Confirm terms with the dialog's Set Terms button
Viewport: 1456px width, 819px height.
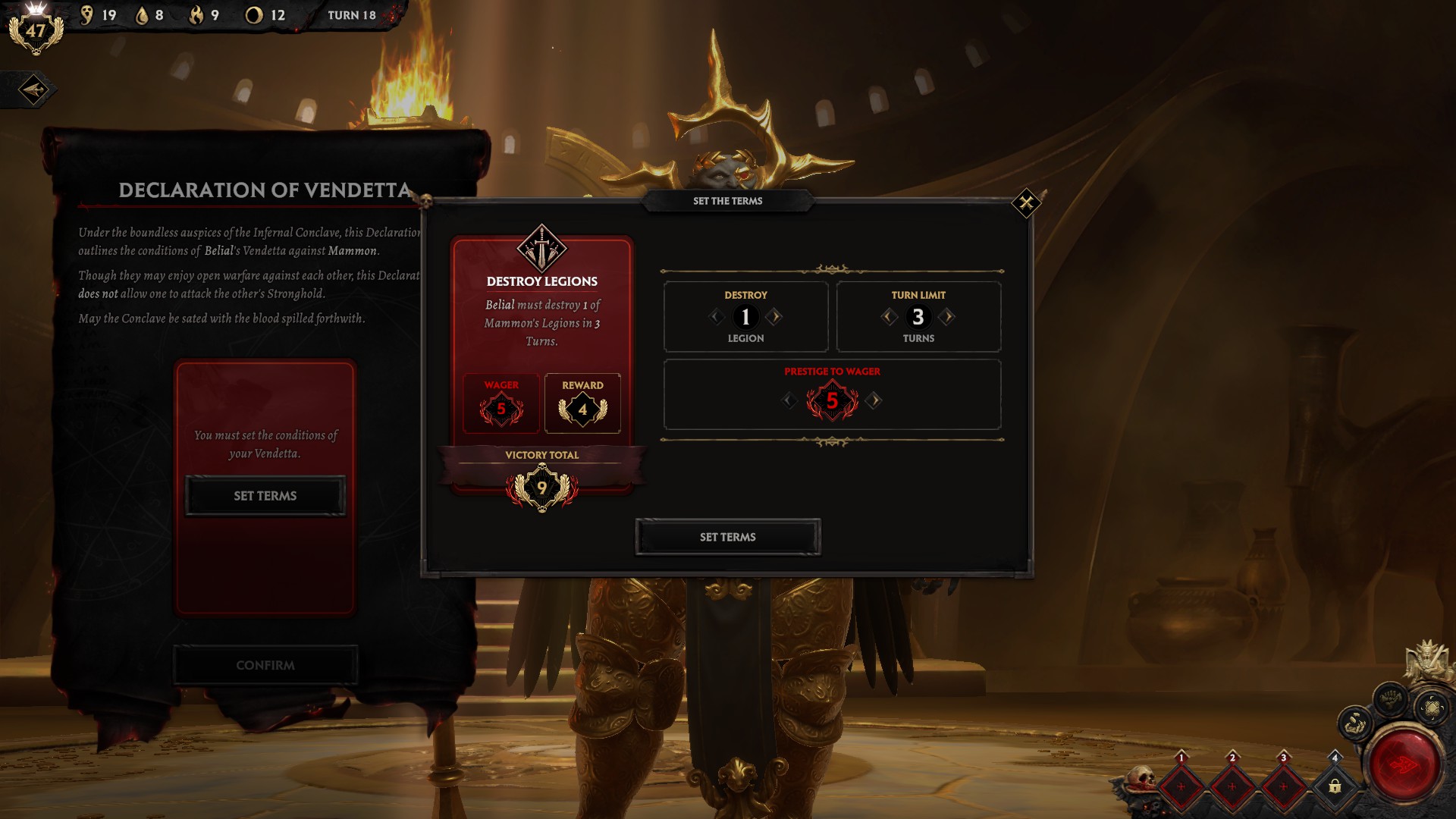[727, 537]
